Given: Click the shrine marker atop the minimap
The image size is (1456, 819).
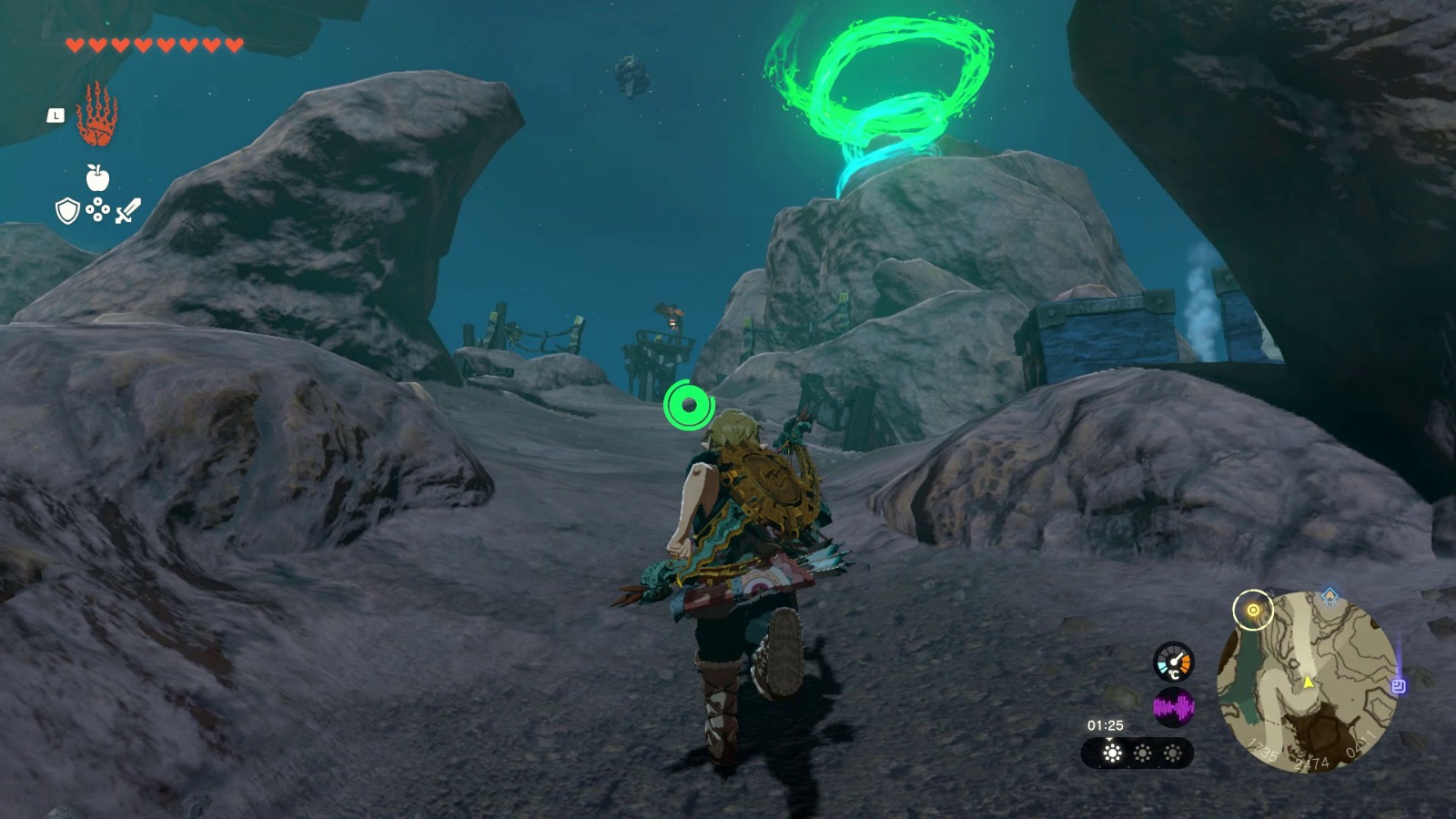Looking at the screenshot, I should (1329, 595).
